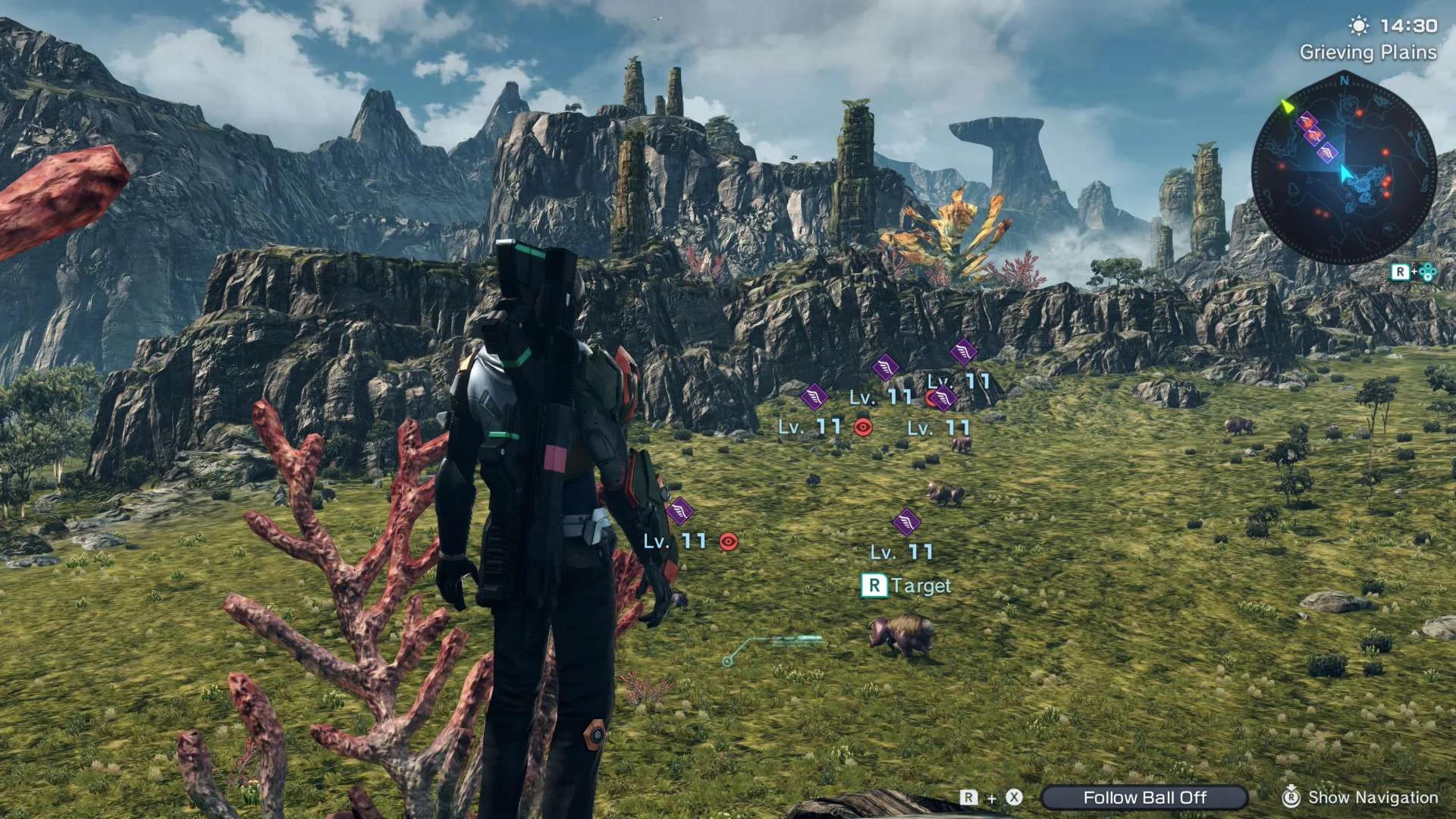
Task: Toggle the Follow Ball Off button
Action: click(x=1144, y=797)
